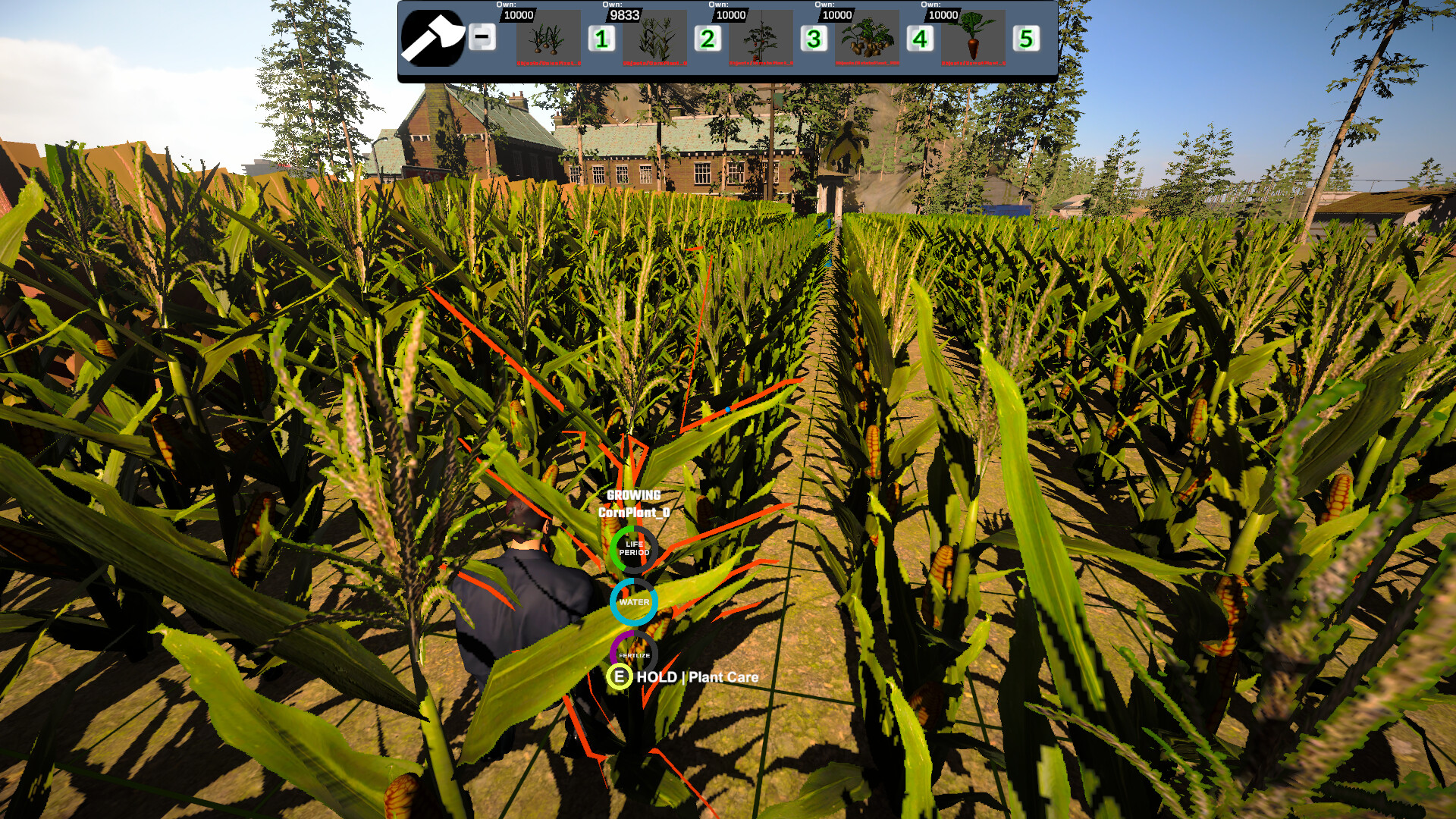
Task: Click hotbar slot key 5
Action: (1026, 39)
